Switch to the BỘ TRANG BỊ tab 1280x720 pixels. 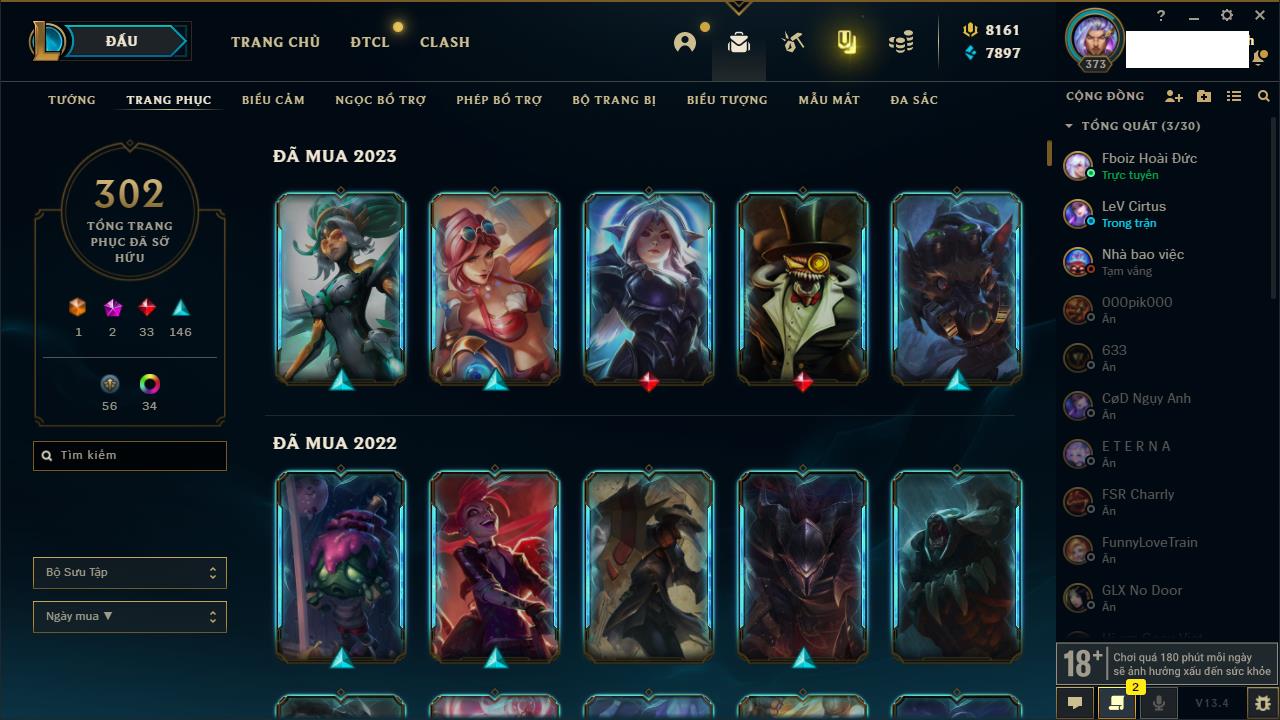point(614,100)
